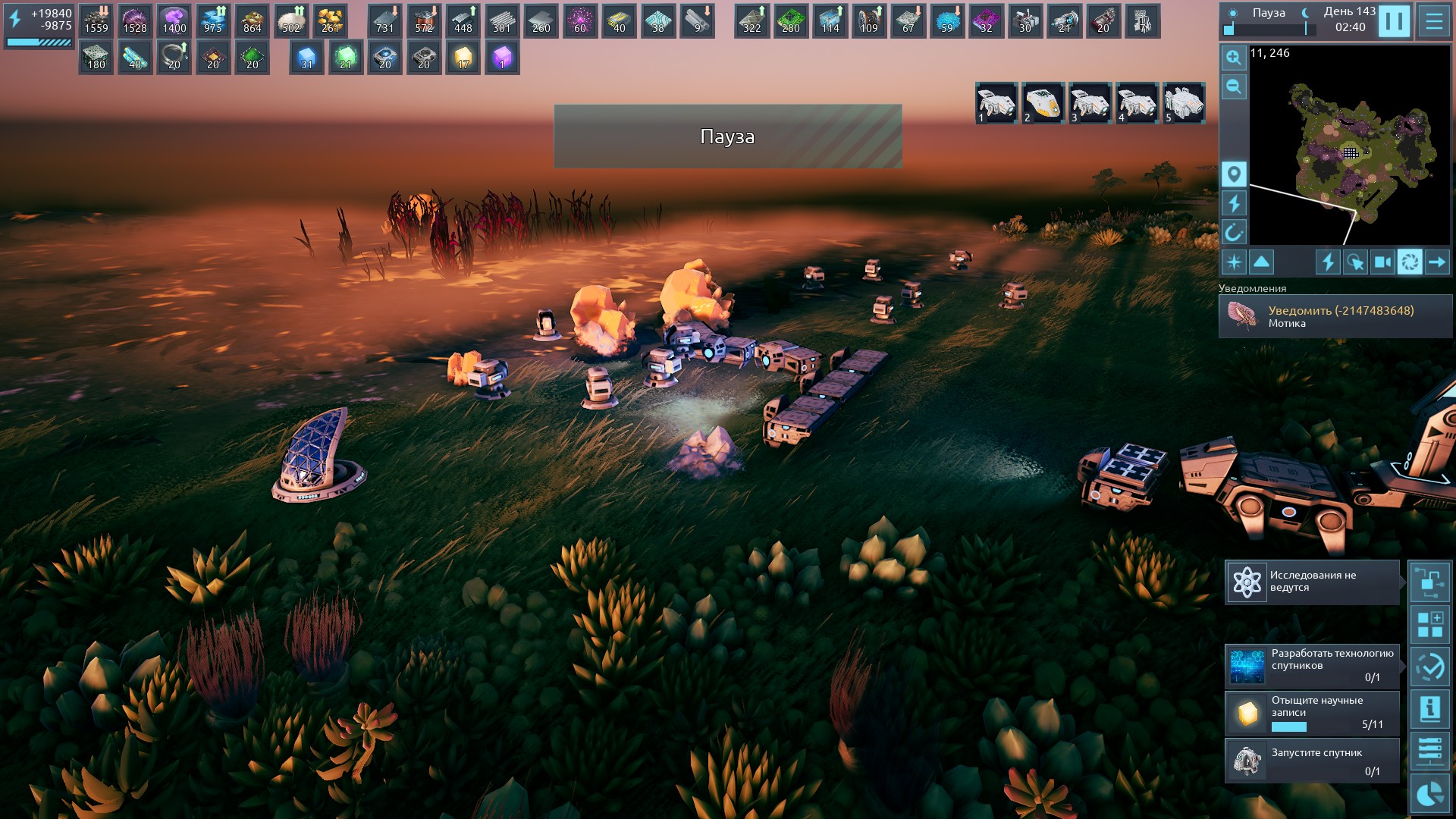Select the Разработать технологию спутников objective

click(1312, 665)
